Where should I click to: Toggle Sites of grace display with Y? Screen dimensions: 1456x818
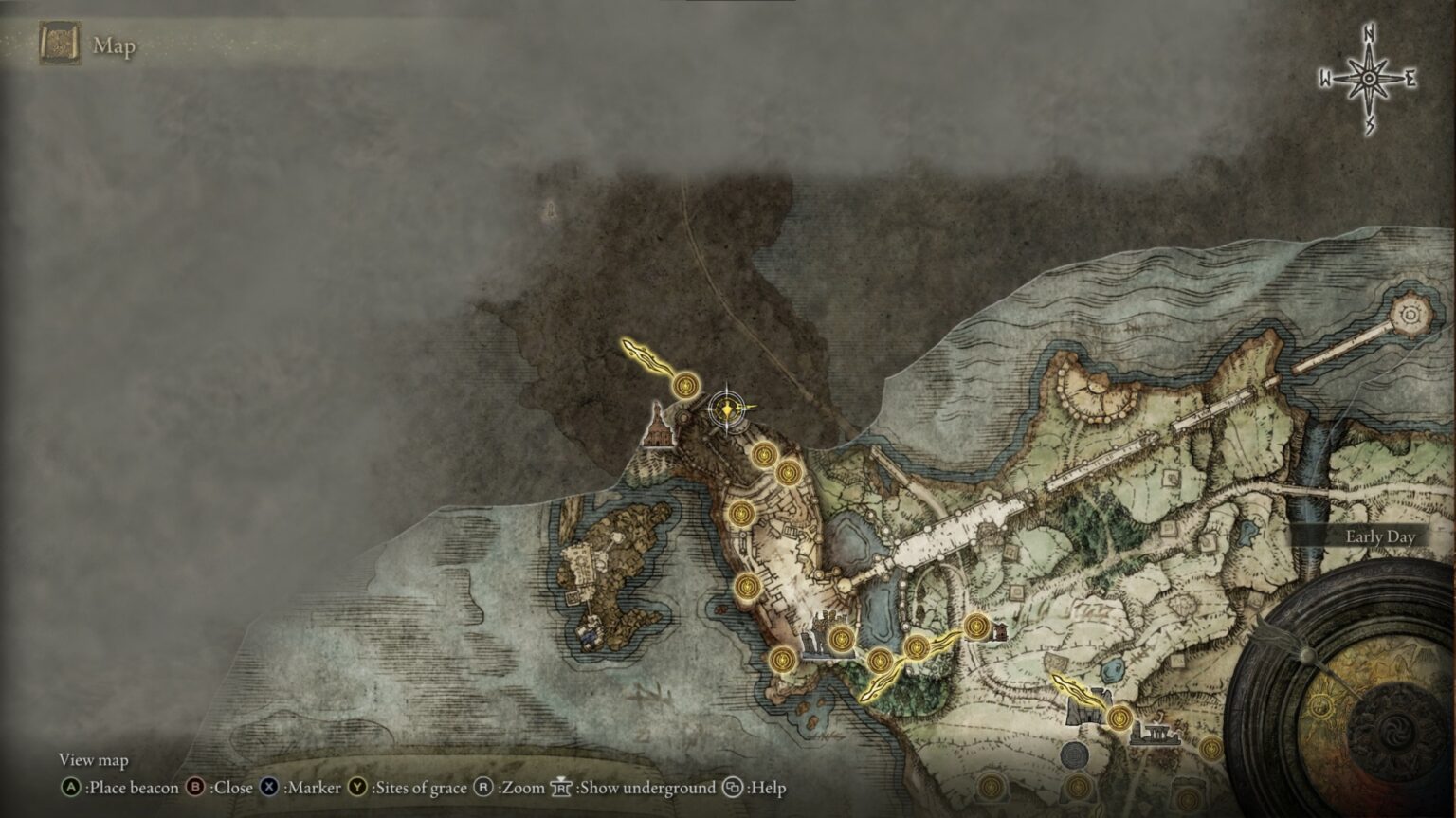pos(357,787)
